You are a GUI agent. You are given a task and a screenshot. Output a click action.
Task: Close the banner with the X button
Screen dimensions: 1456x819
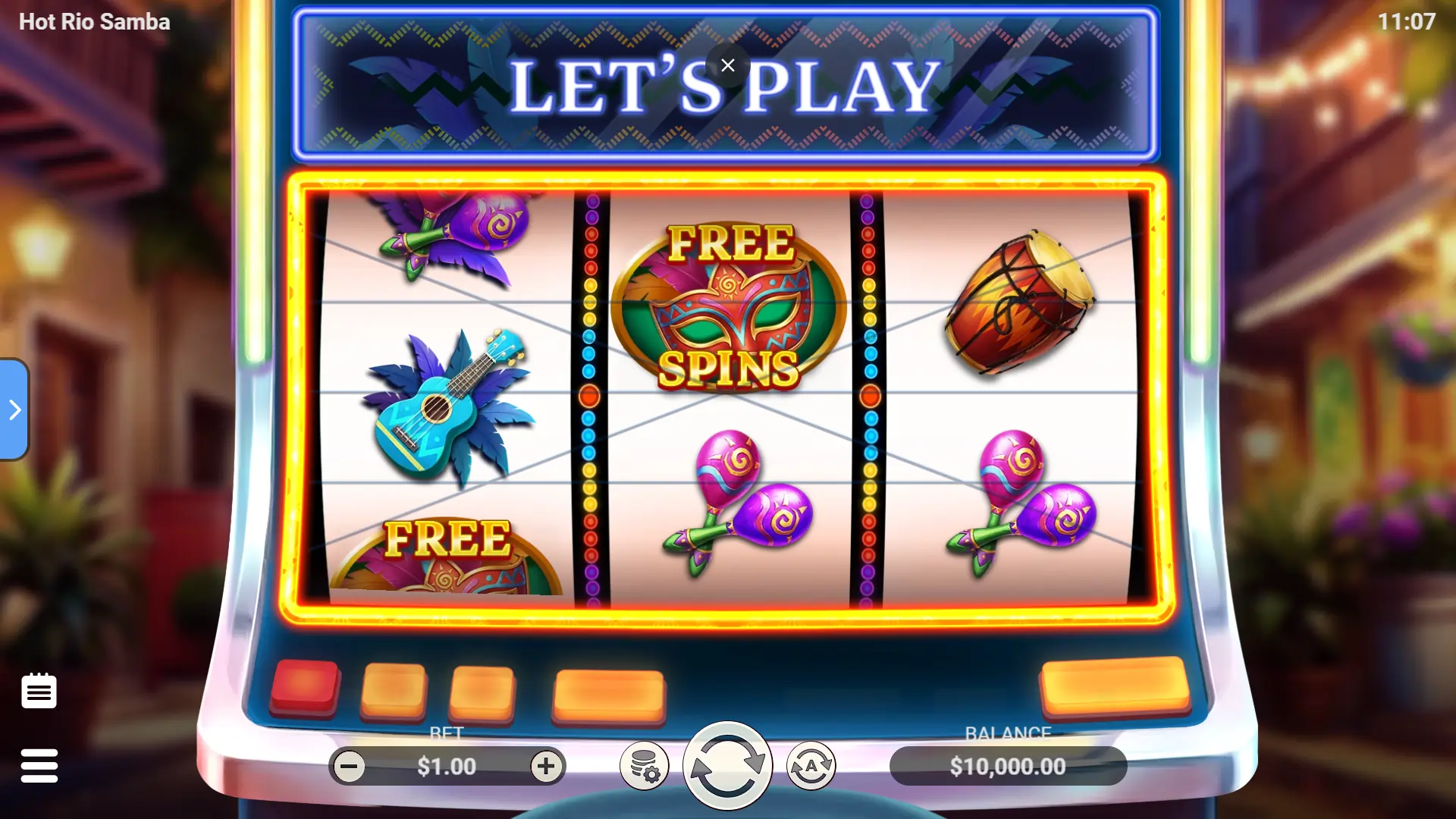tap(728, 66)
